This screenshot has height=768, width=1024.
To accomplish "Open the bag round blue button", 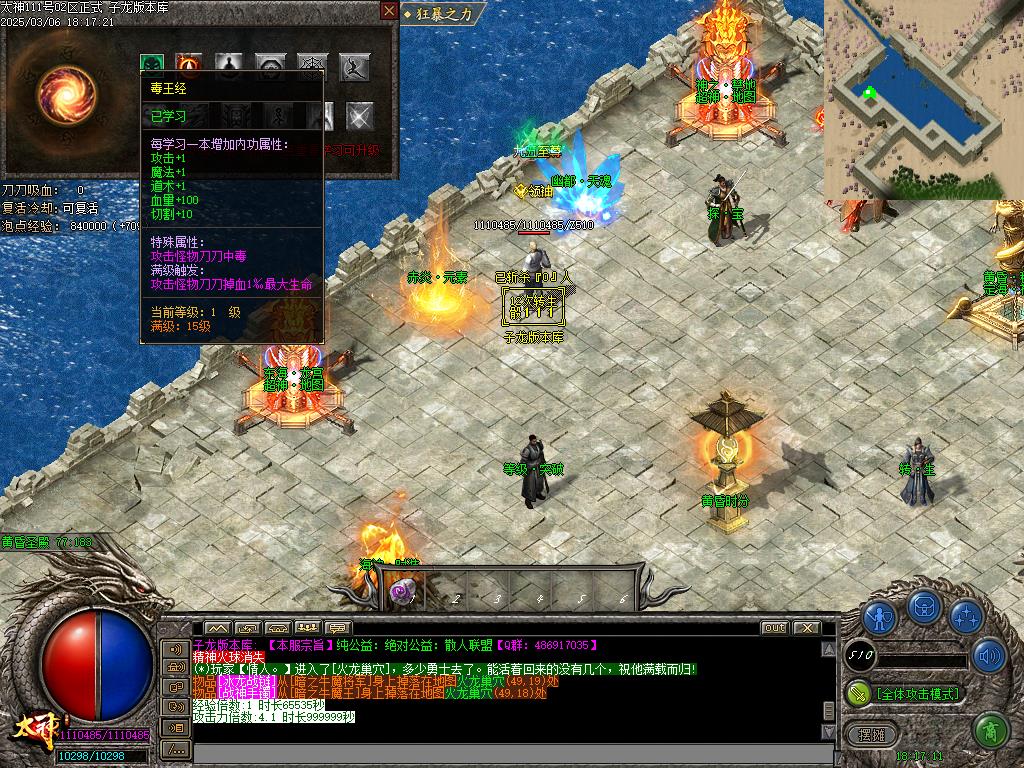I will coord(924,606).
